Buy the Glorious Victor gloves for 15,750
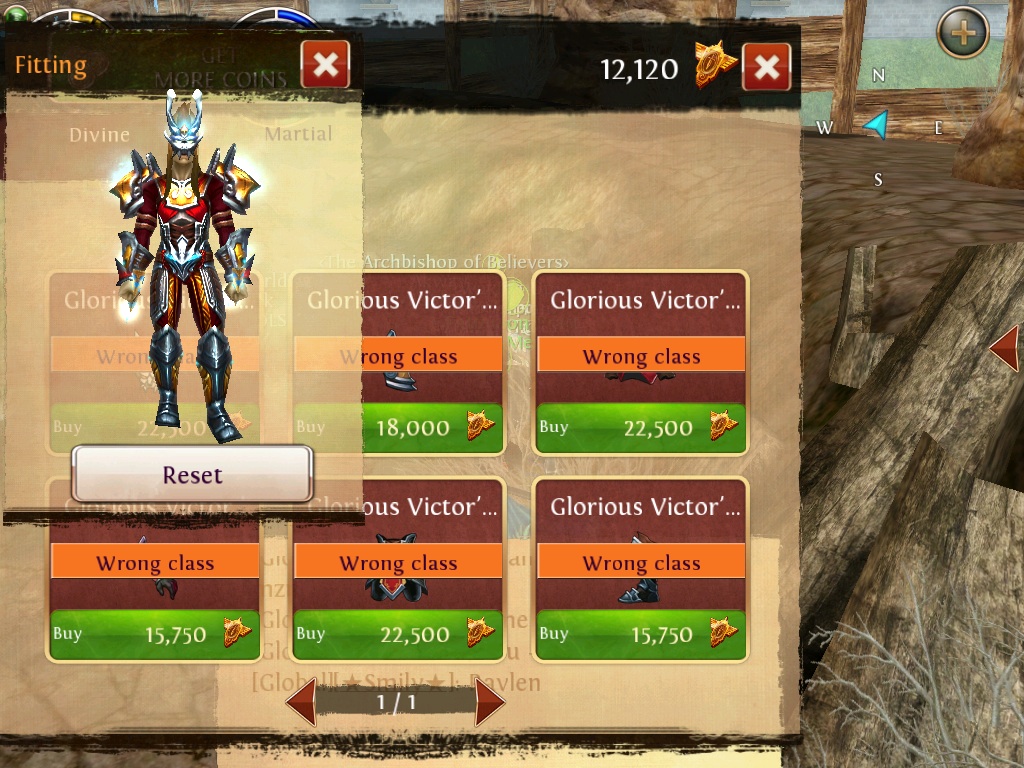1024x768 pixels. (x=154, y=635)
